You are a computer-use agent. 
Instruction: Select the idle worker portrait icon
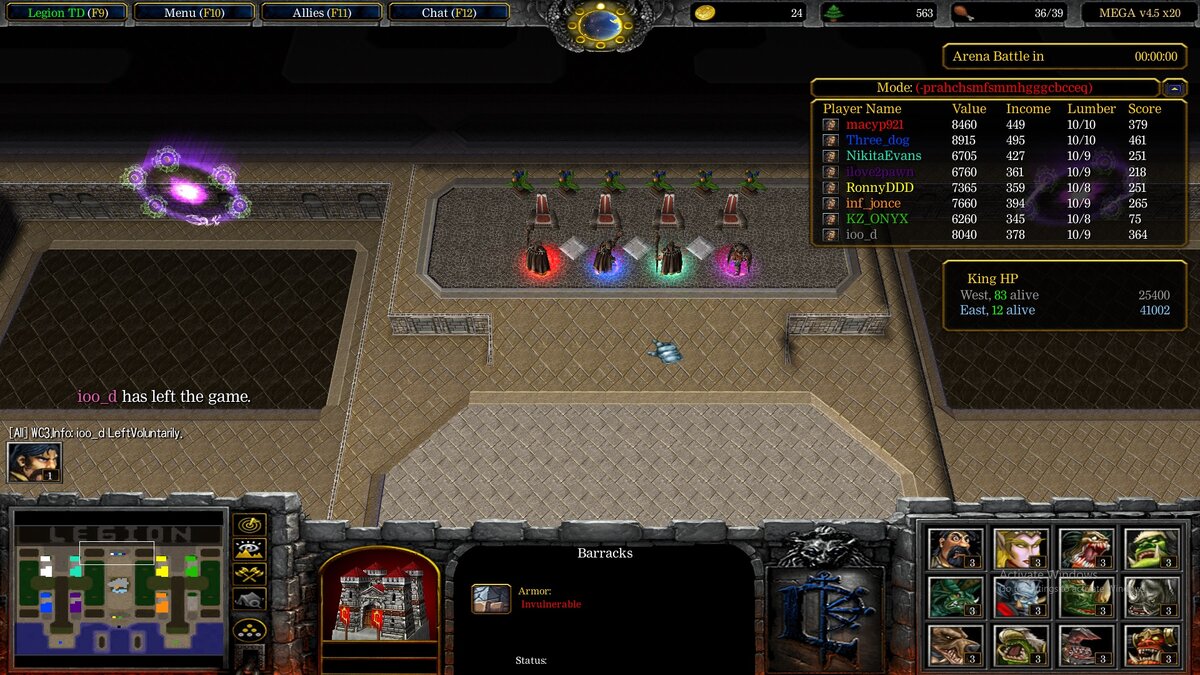[35, 462]
